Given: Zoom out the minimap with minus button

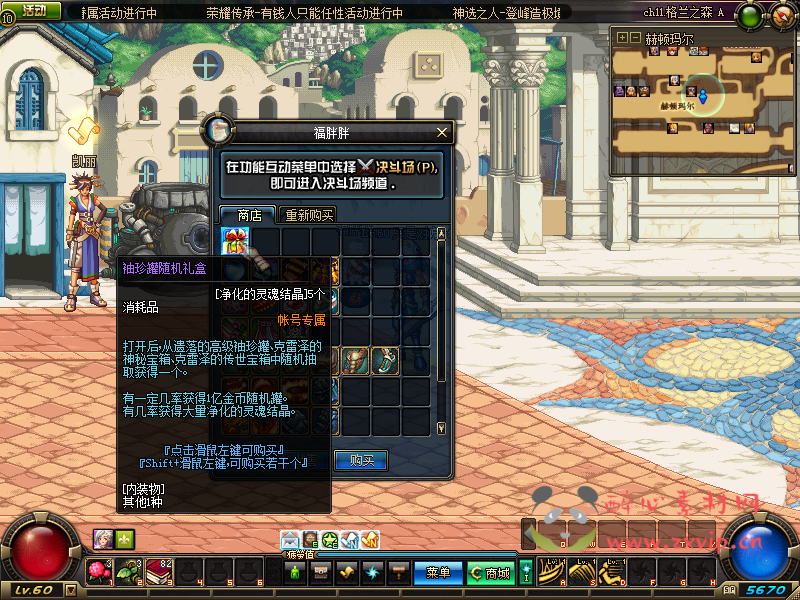Looking at the screenshot, I should tap(635, 37).
